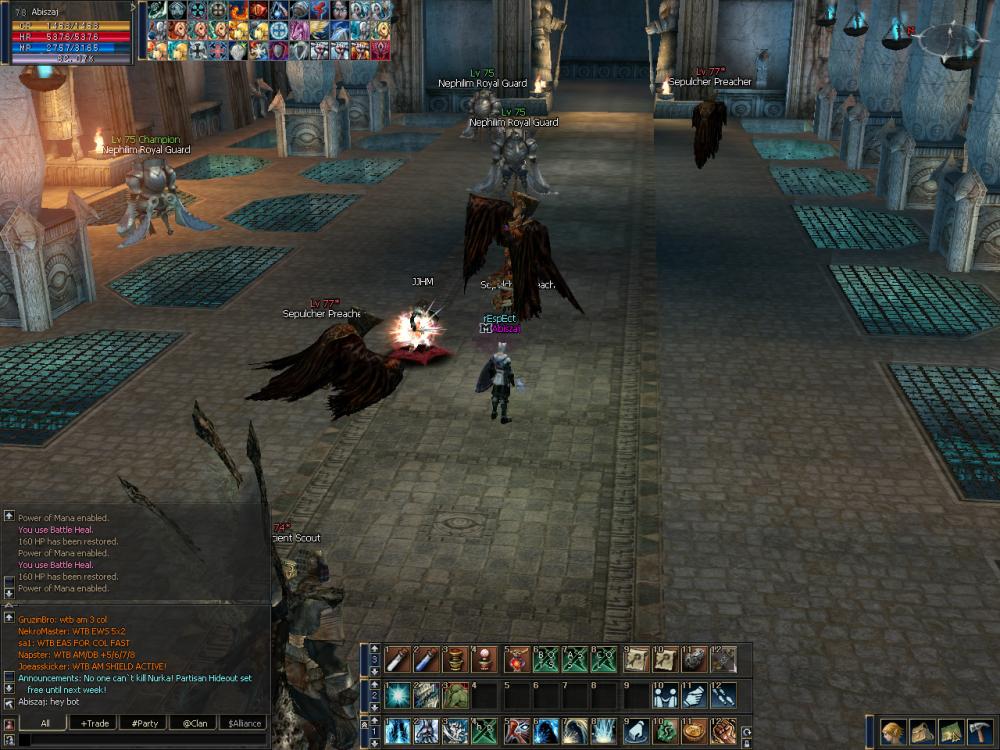The height and width of the screenshot is (750, 1000).
Task: Use the gold coin bowl hotbar item
Action: (693, 730)
